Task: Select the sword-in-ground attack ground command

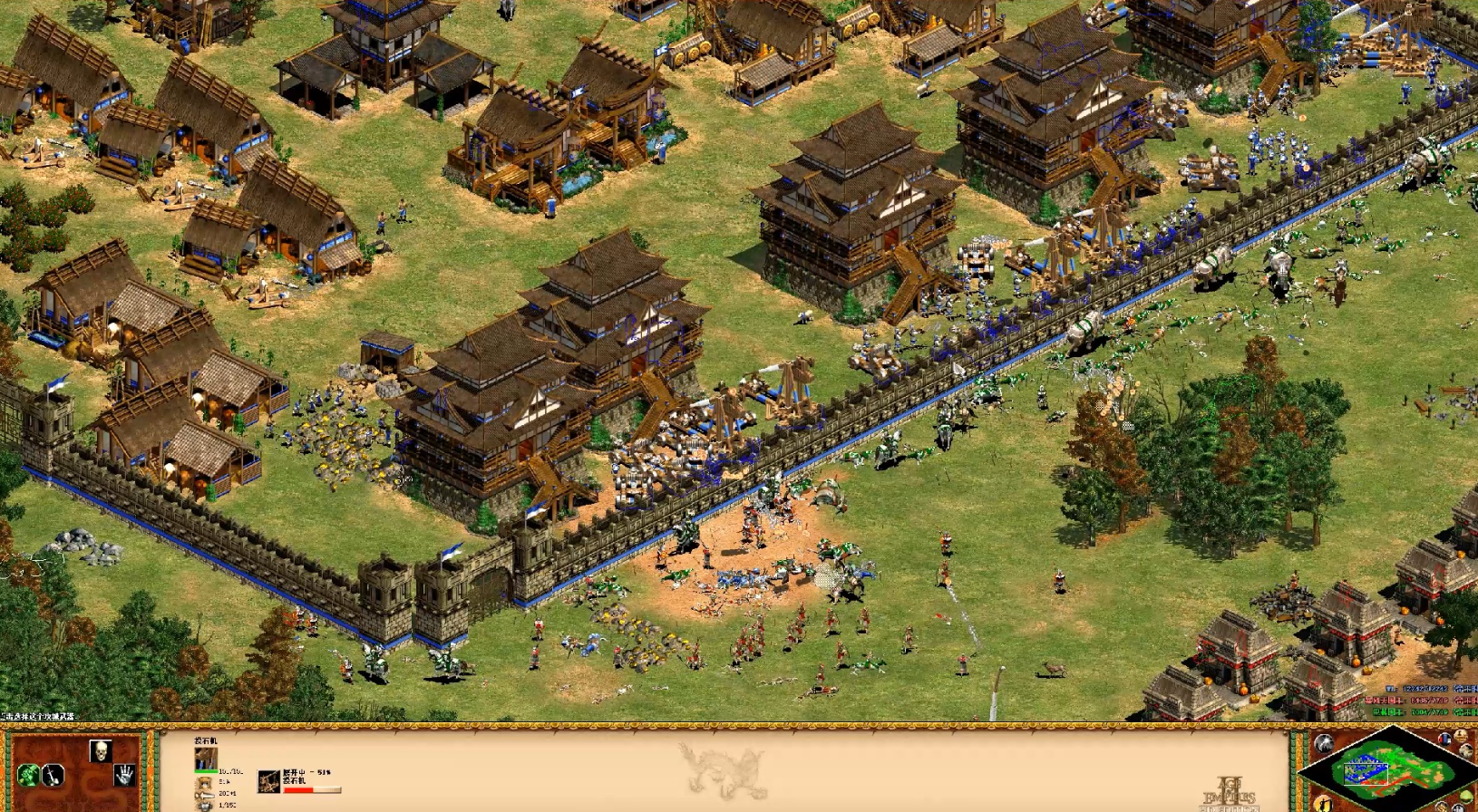Action: [x=53, y=776]
